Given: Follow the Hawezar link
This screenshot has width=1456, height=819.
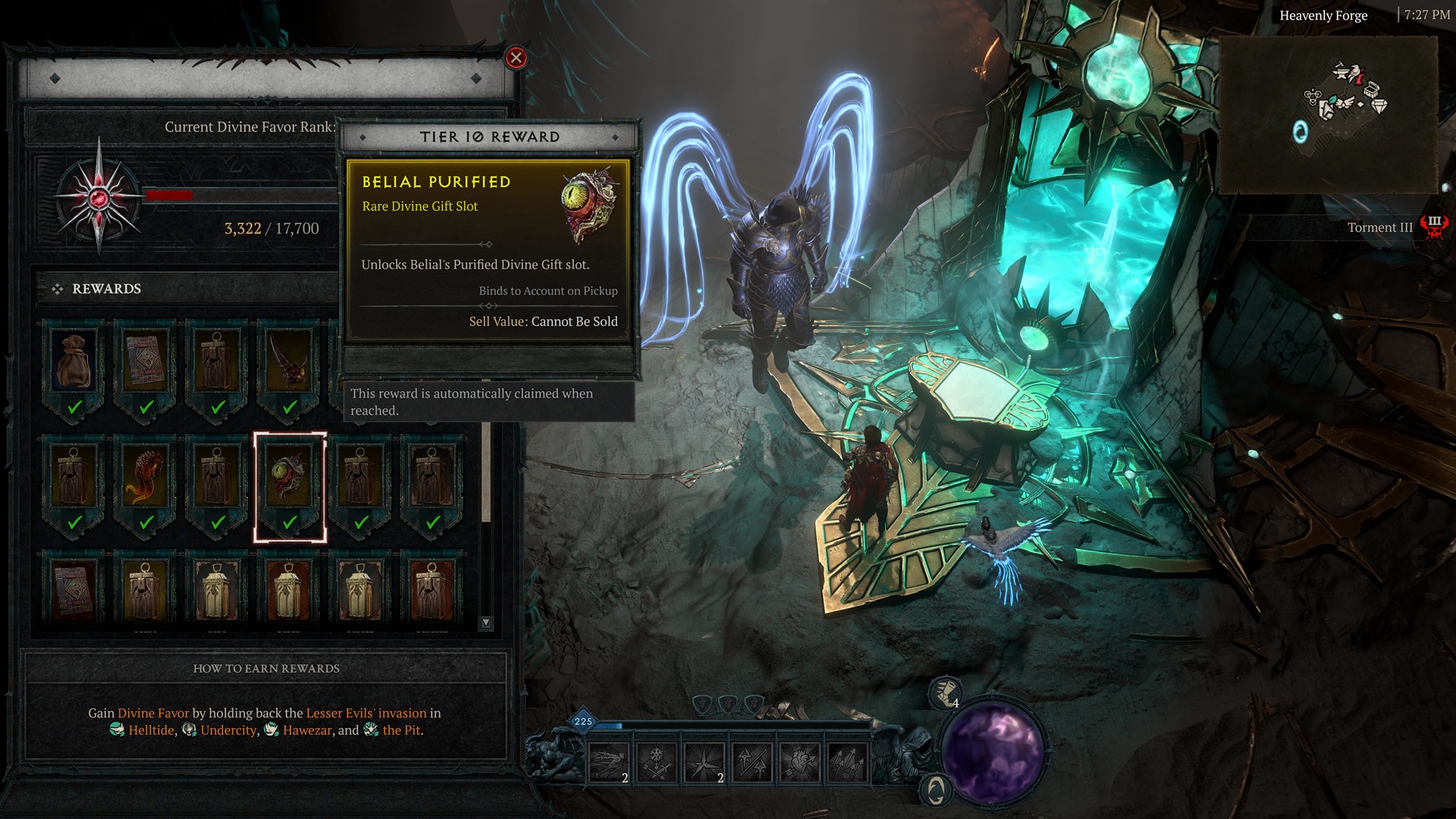Looking at the screenshot, I should pyautogui.click(x=307, y=730).
